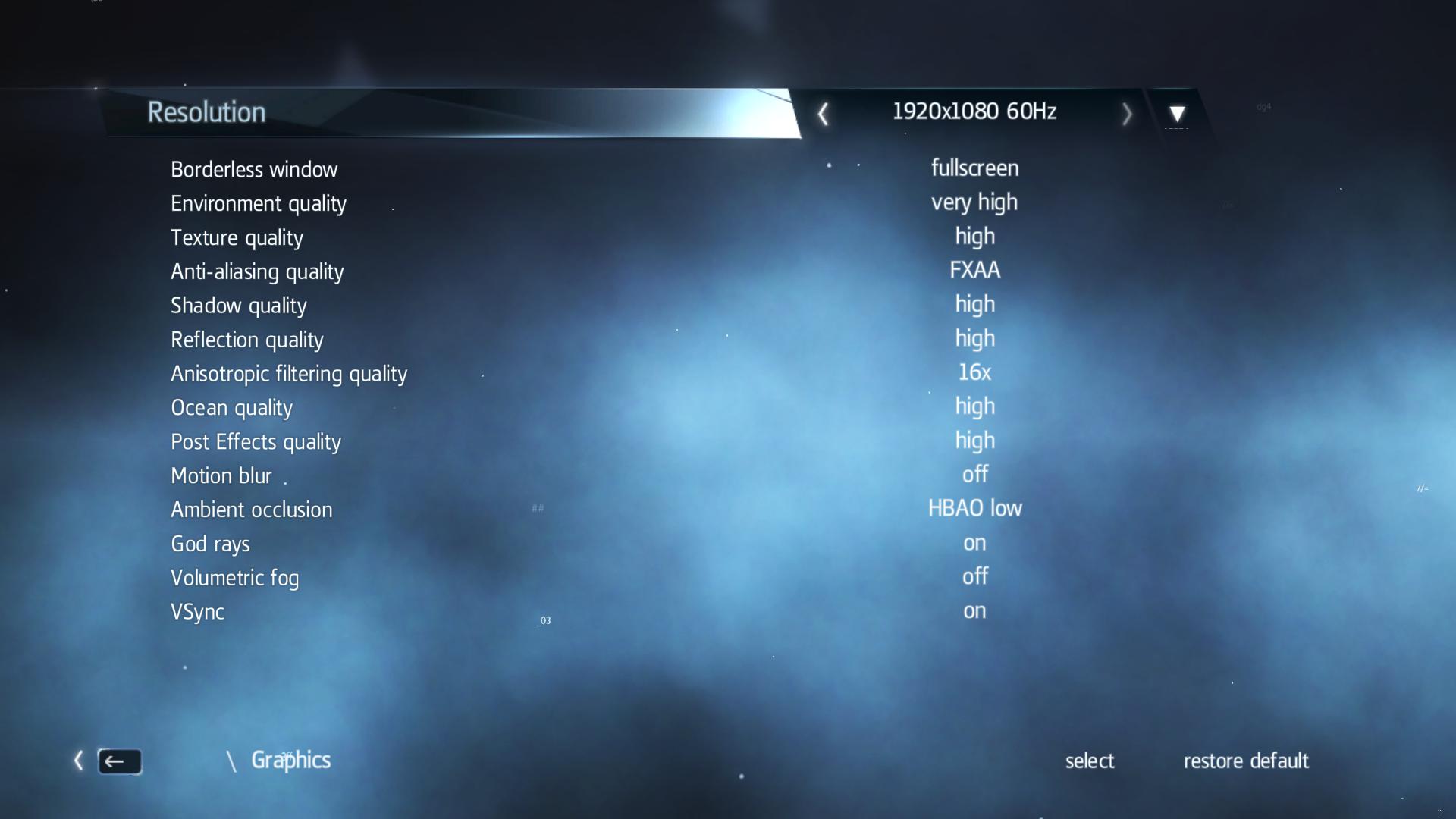Click the back arrow icon at bottom left

pos(120,761)
